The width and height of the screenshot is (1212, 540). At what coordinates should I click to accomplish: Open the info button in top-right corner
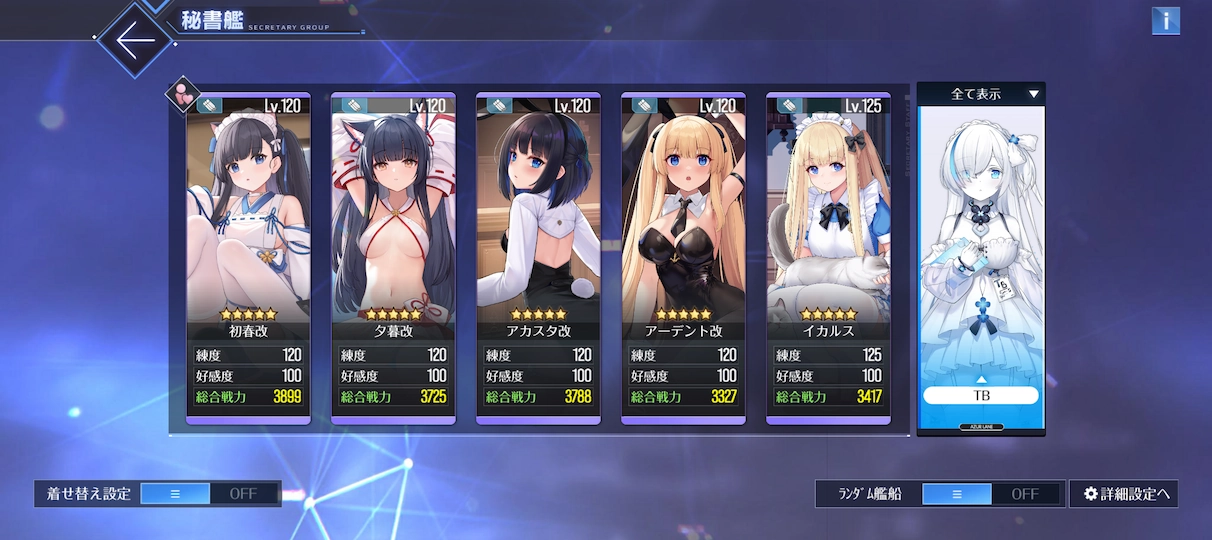click(x=1165, y=21)
